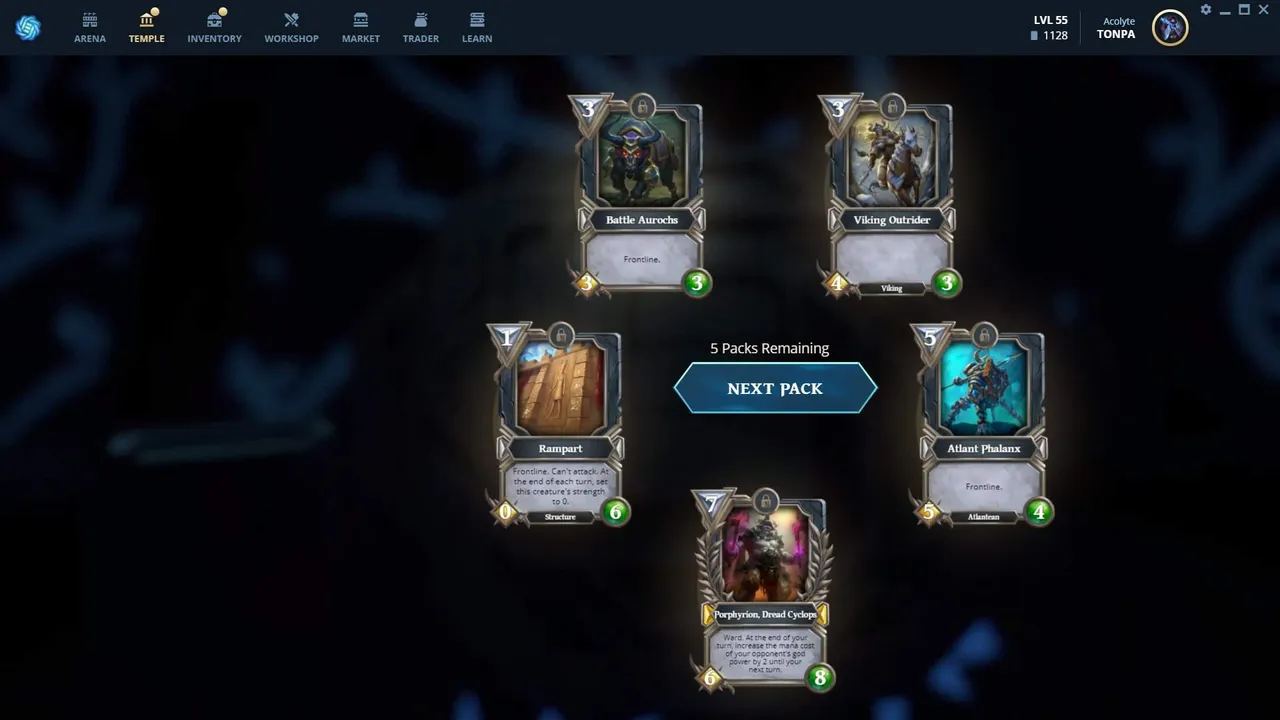Open the settings gear icon
Viewport: 1280px width, 720px height.
coord(1206,10)
